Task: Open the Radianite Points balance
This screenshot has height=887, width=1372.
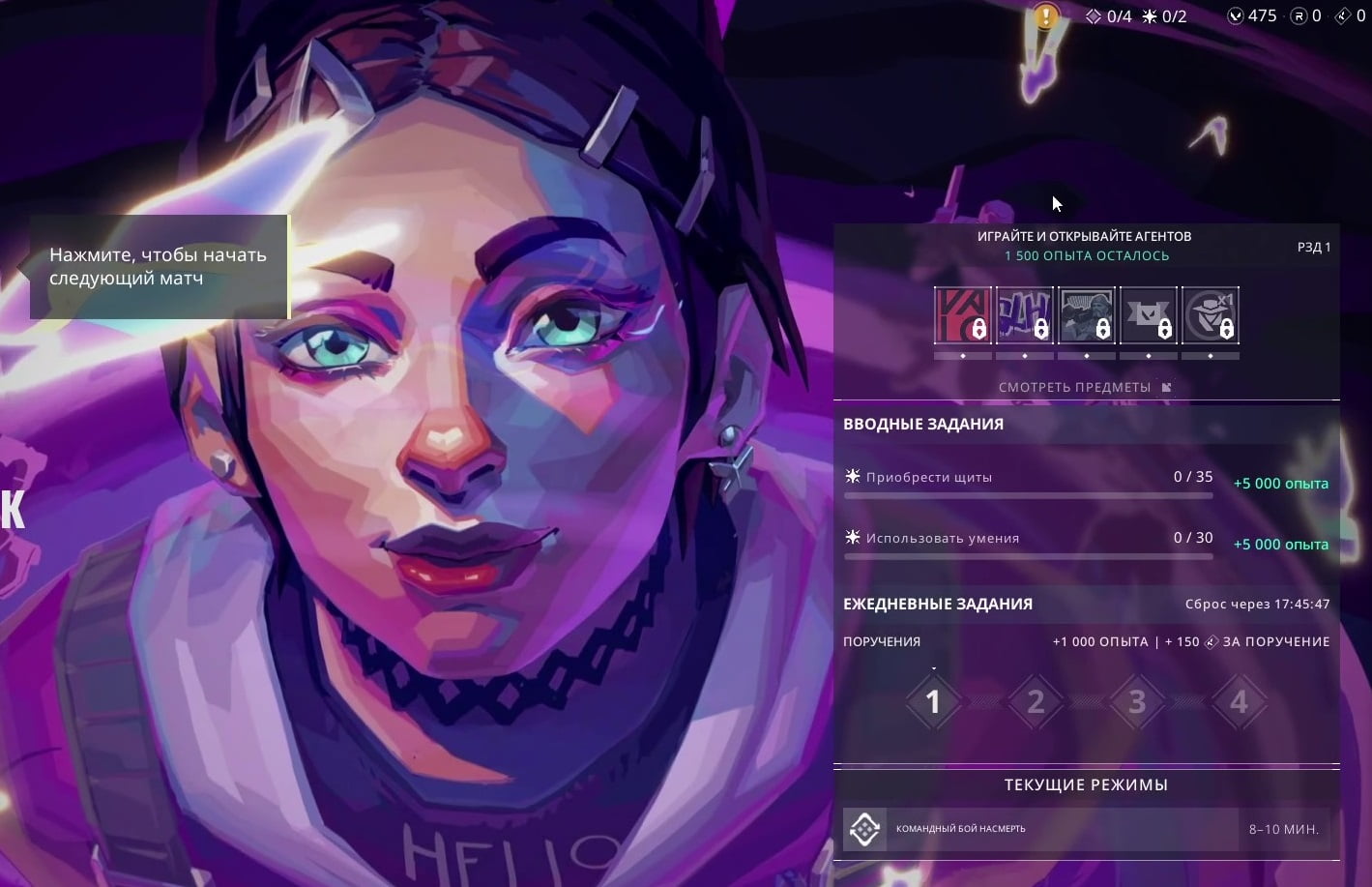Action: coord(1305,15)
